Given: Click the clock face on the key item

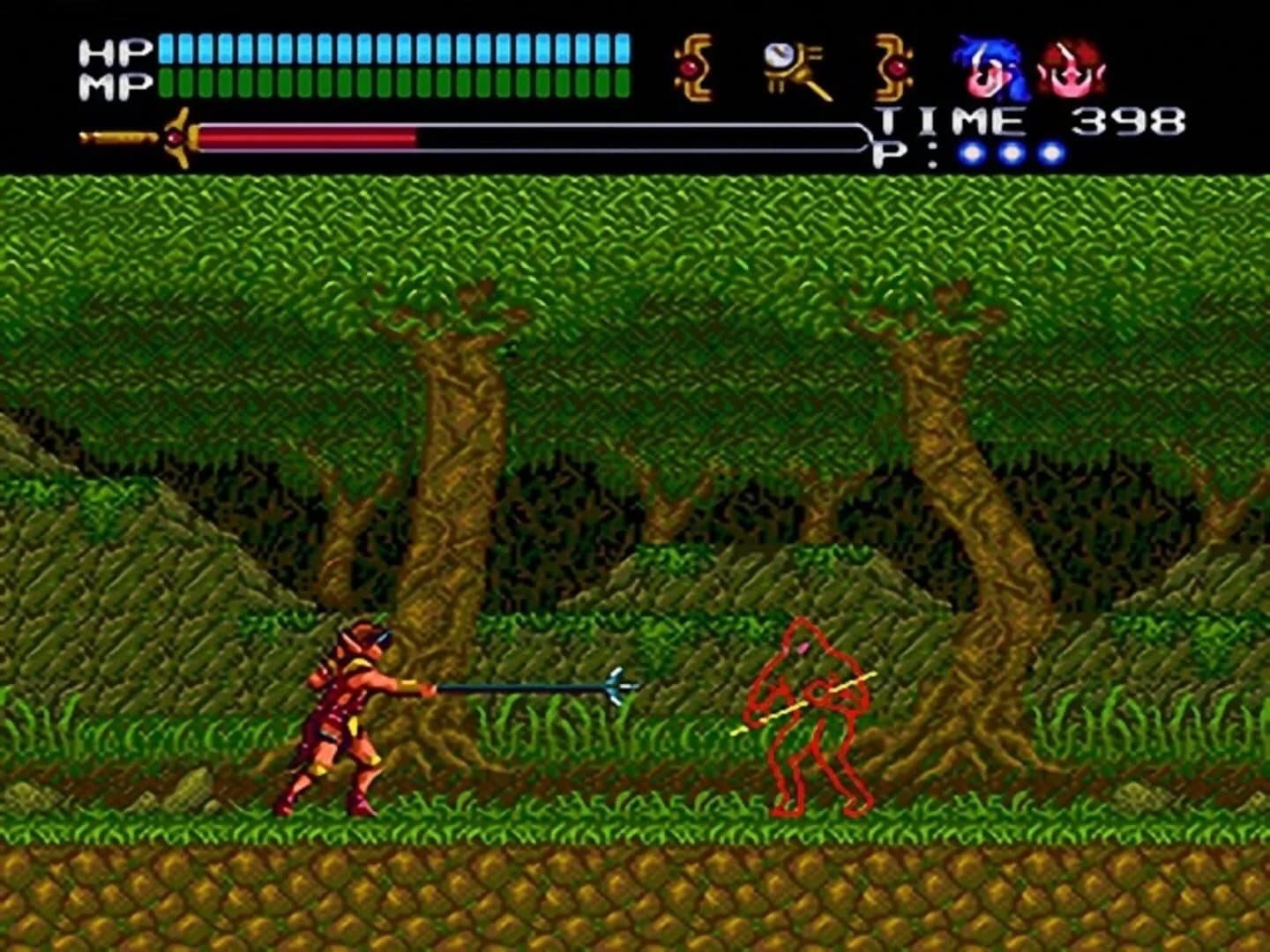Looking at the screenshot, I should 780,55.
